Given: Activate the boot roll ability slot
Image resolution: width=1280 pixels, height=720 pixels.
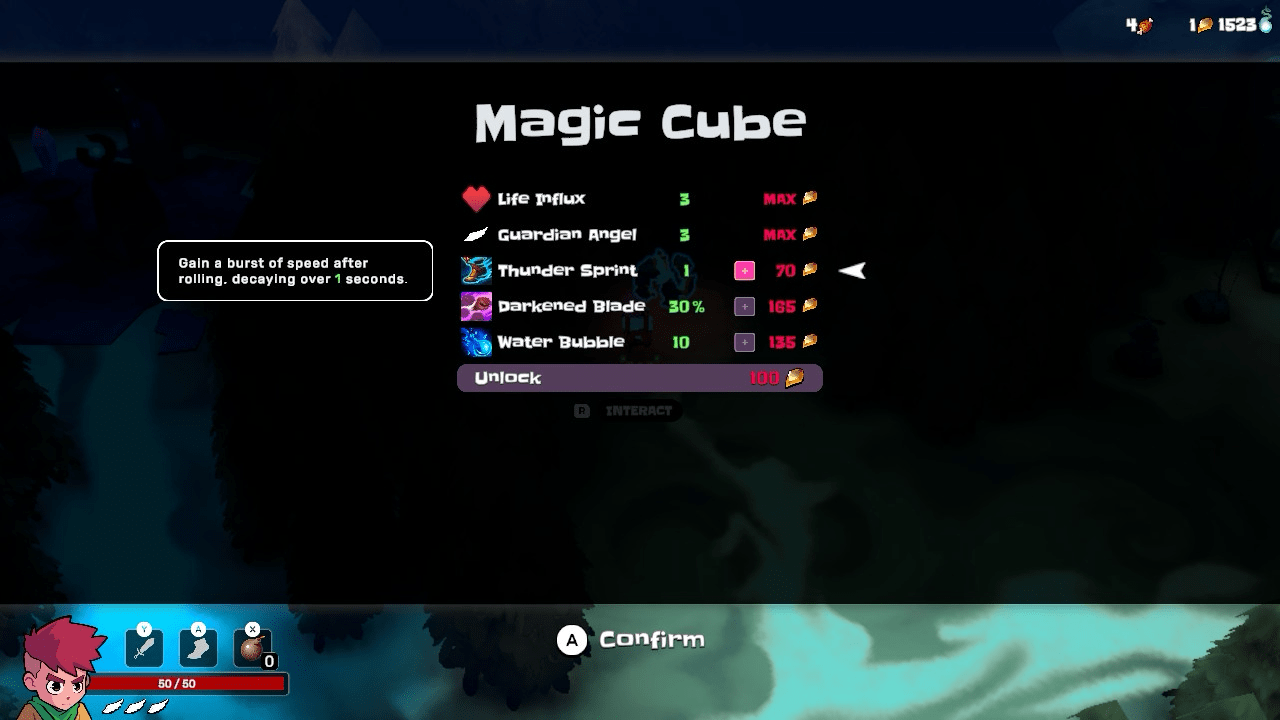Looking at the screenshot, I should (x=198, y=647).
